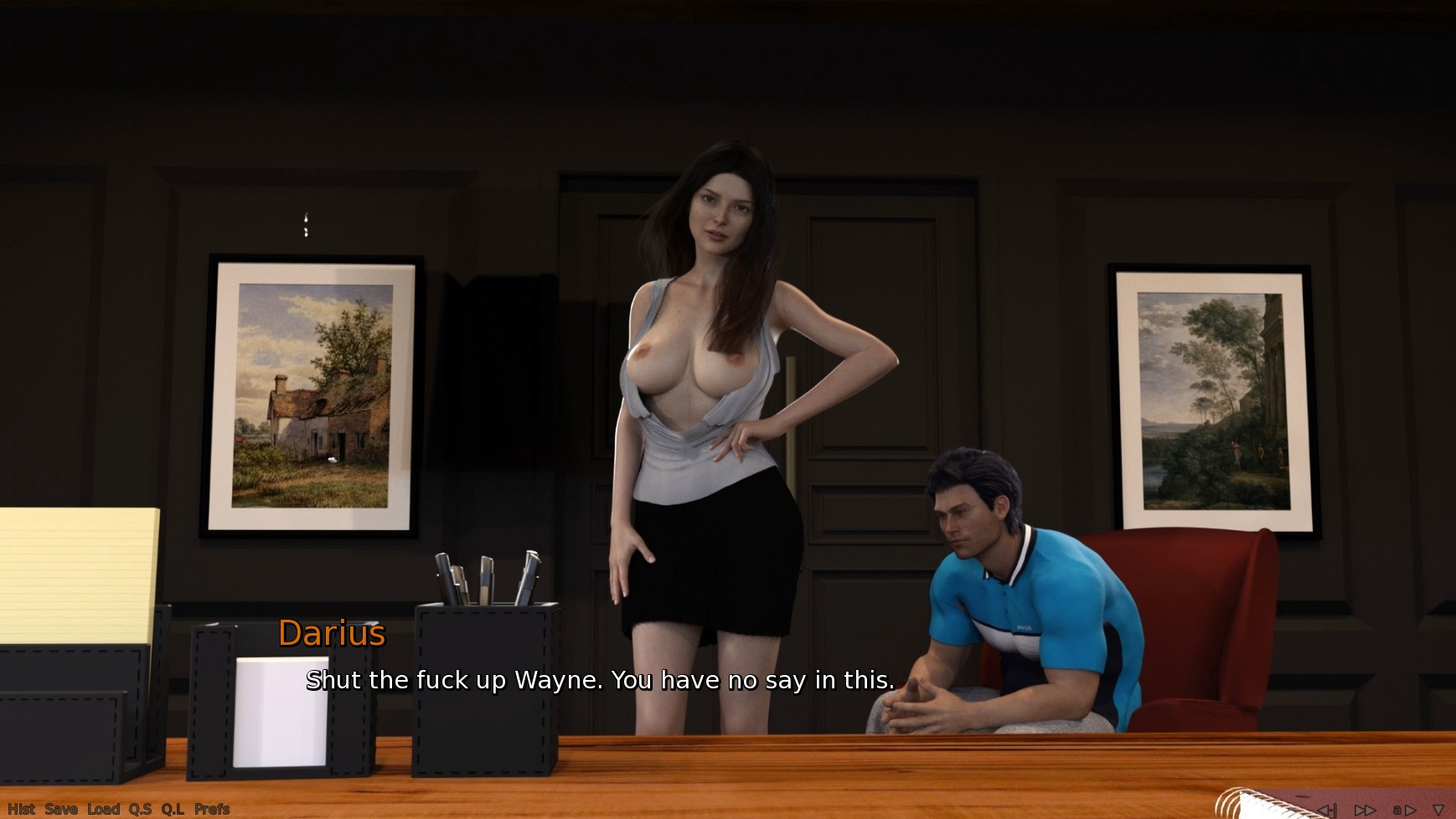Open the Hist dialogue history
1456x819 pixels.
pyautogui.click(x=21, y=809)
